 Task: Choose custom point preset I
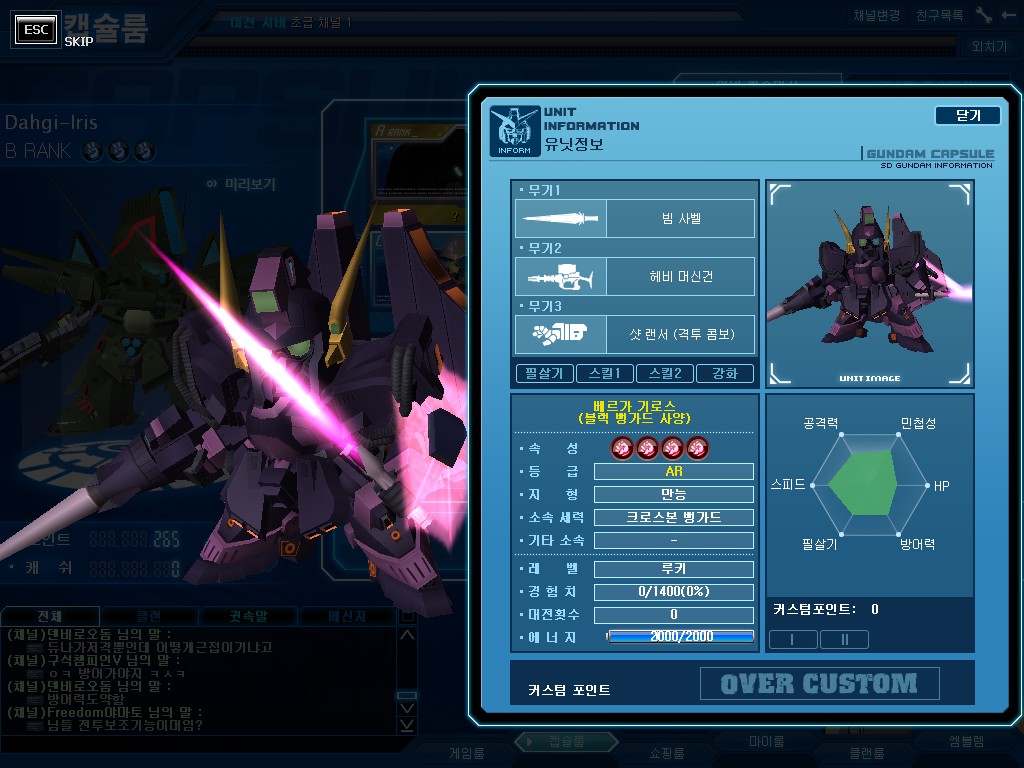click(792, 639)
